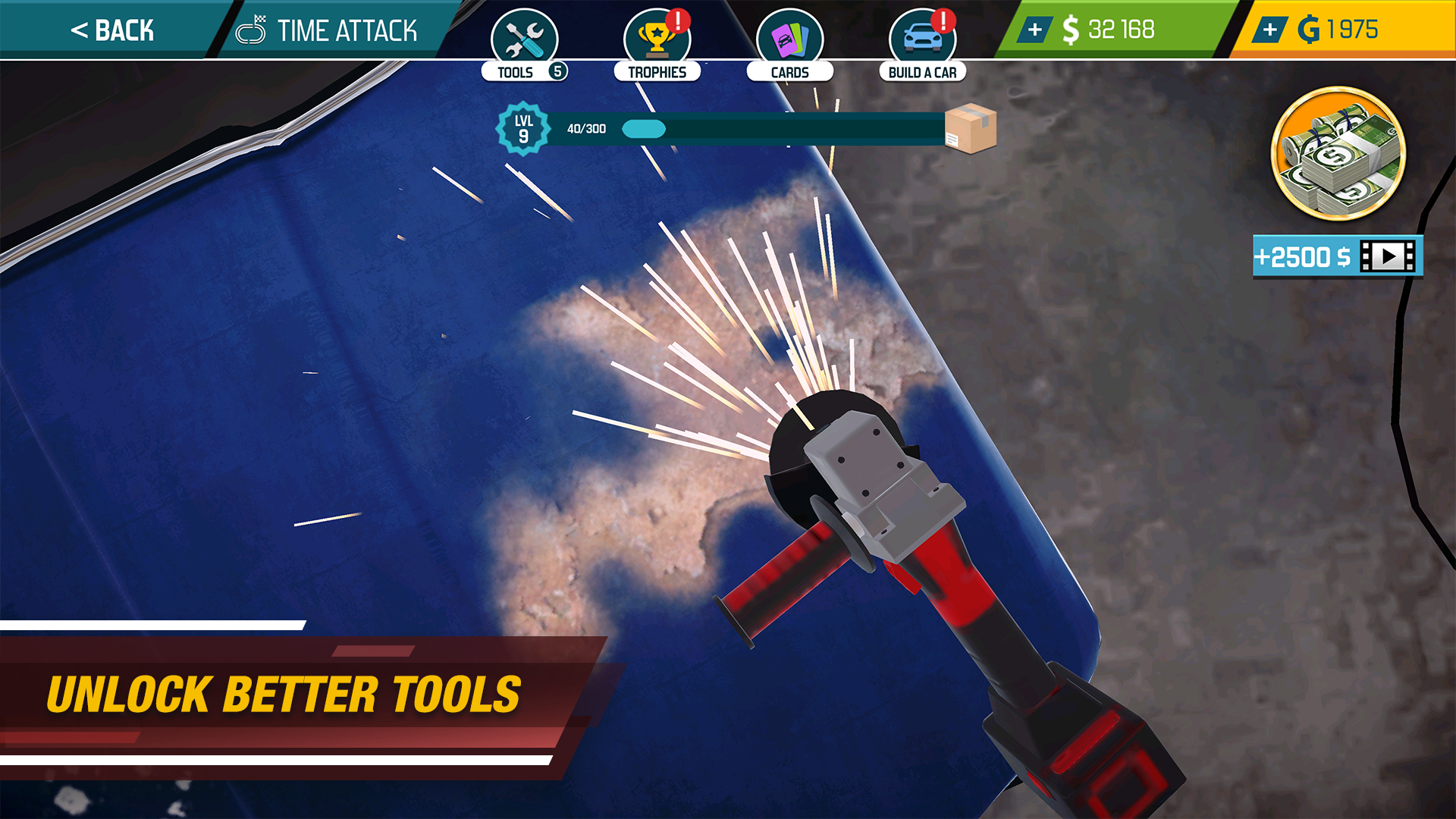Click the Time Attack stopwatch icon

click(x=252, y=30)
